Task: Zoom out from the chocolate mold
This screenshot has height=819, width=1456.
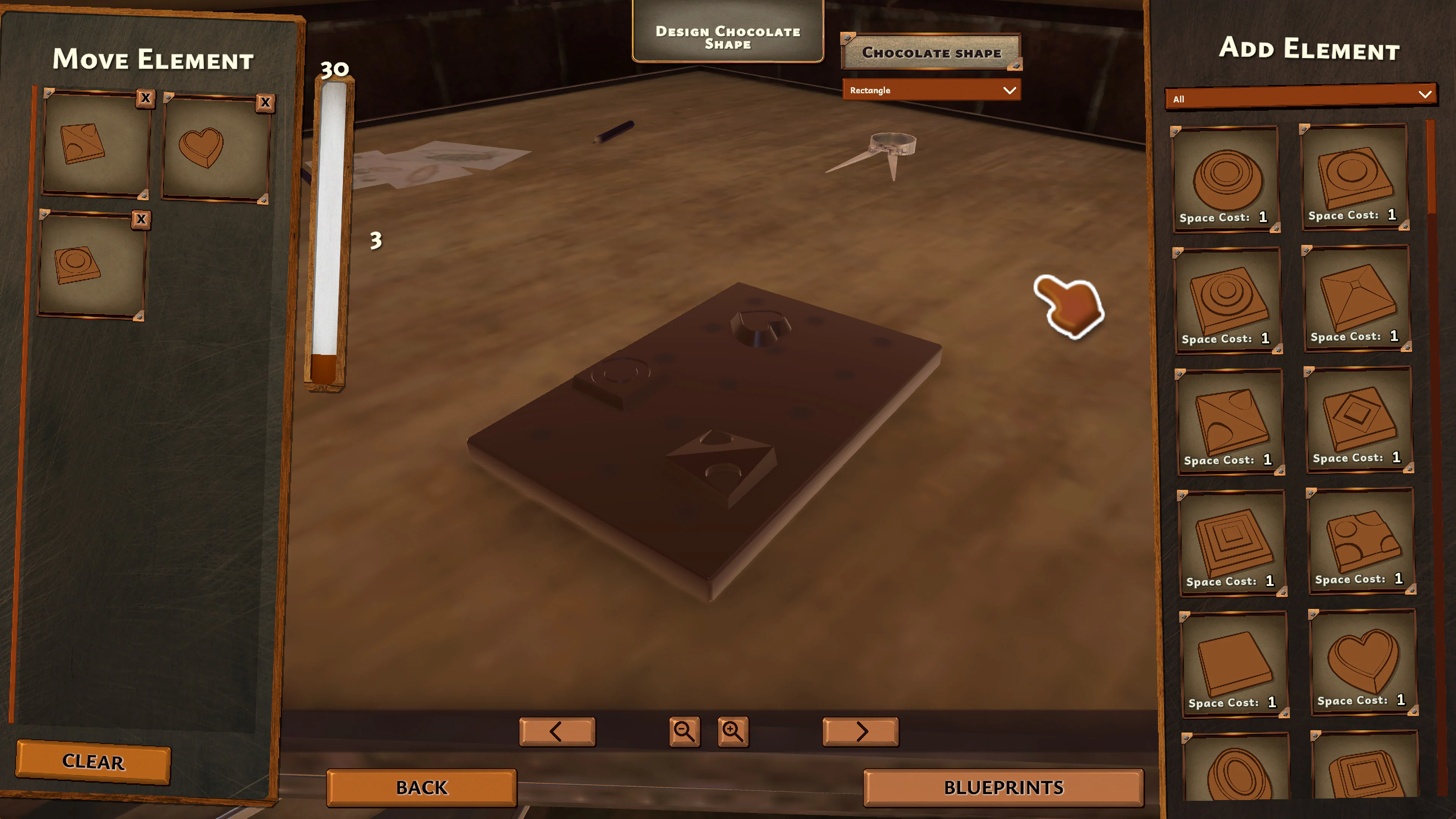Action: (x=684, y=731)
